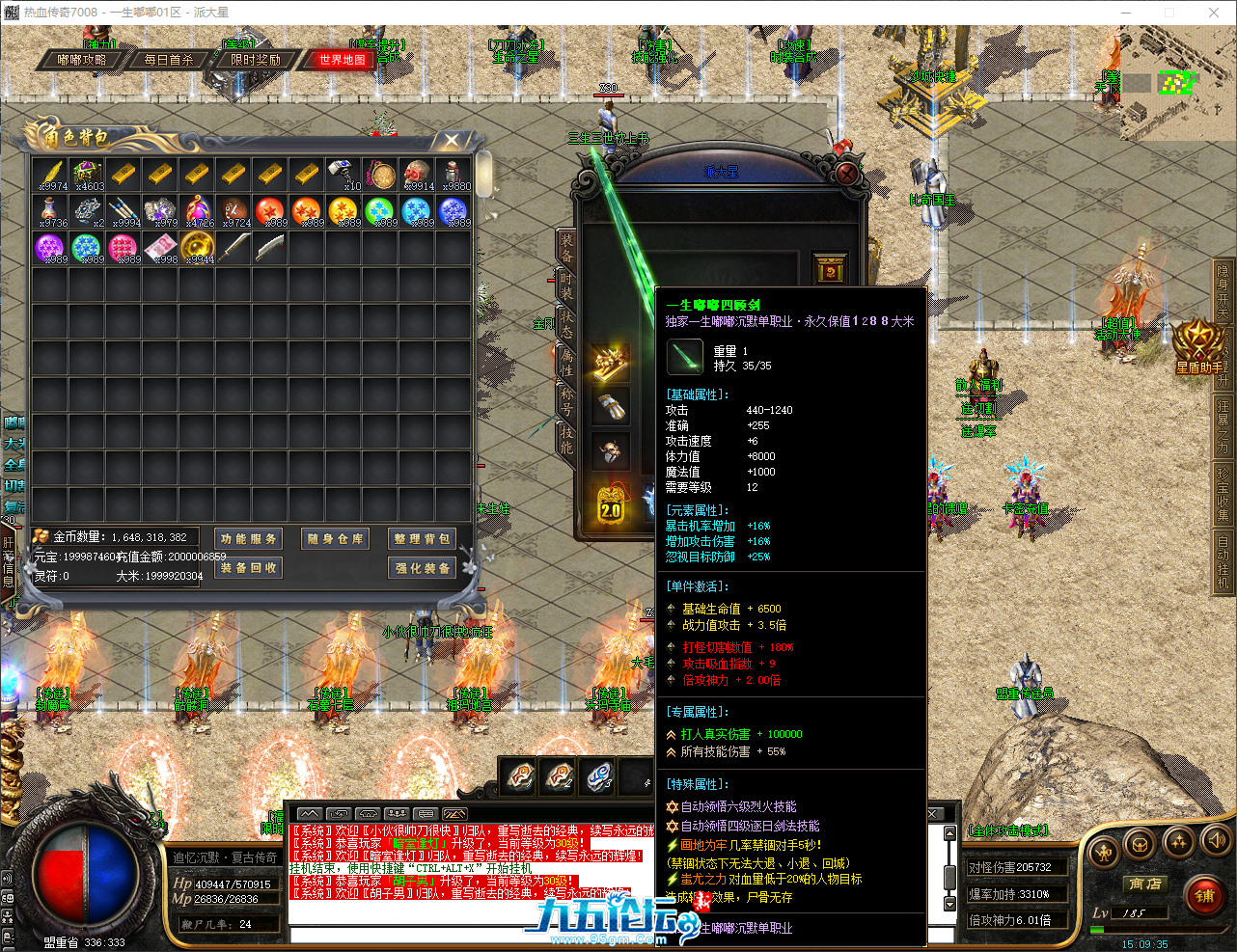Click the 金币数量 gold amount display field
1237x952 pixels.
point(116,536)
